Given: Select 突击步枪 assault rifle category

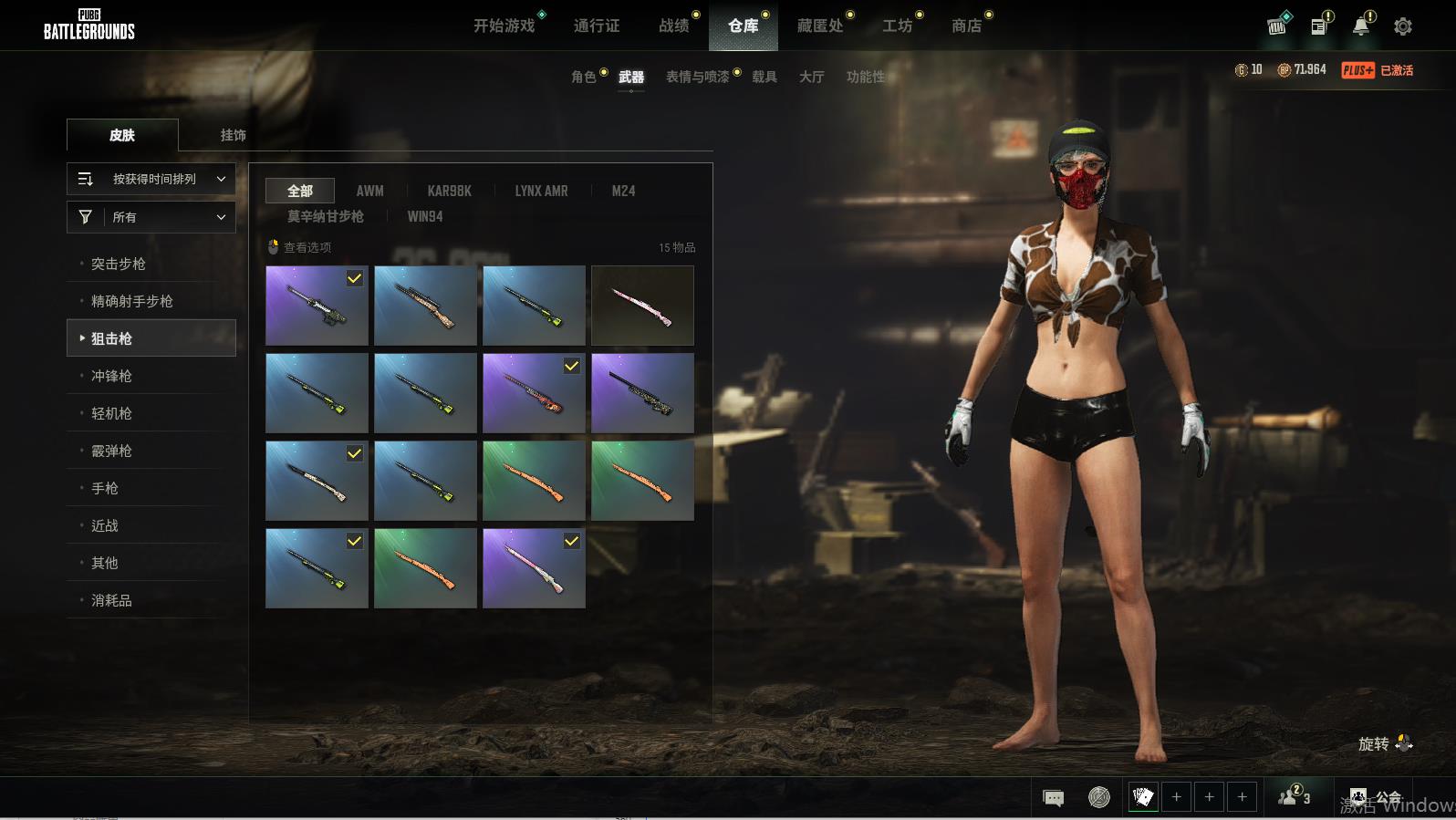Looking at the screenshot, I should point(119,264).
